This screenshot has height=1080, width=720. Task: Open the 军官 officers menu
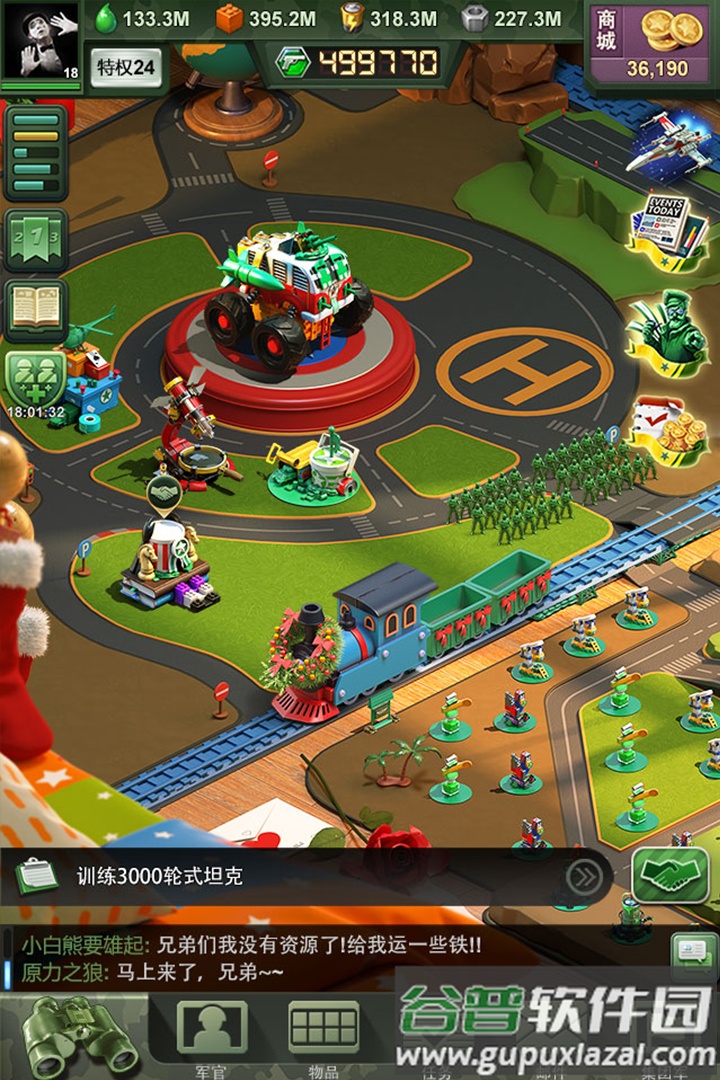click(211, 1035)
